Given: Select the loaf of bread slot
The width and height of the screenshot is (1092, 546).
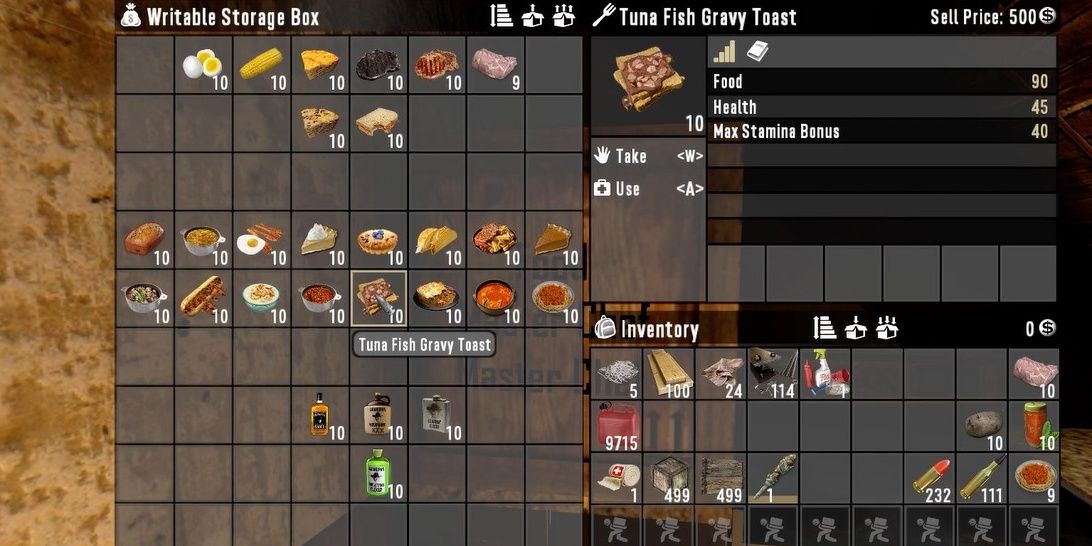Looking at the screenshot, I should click(145, 241).
